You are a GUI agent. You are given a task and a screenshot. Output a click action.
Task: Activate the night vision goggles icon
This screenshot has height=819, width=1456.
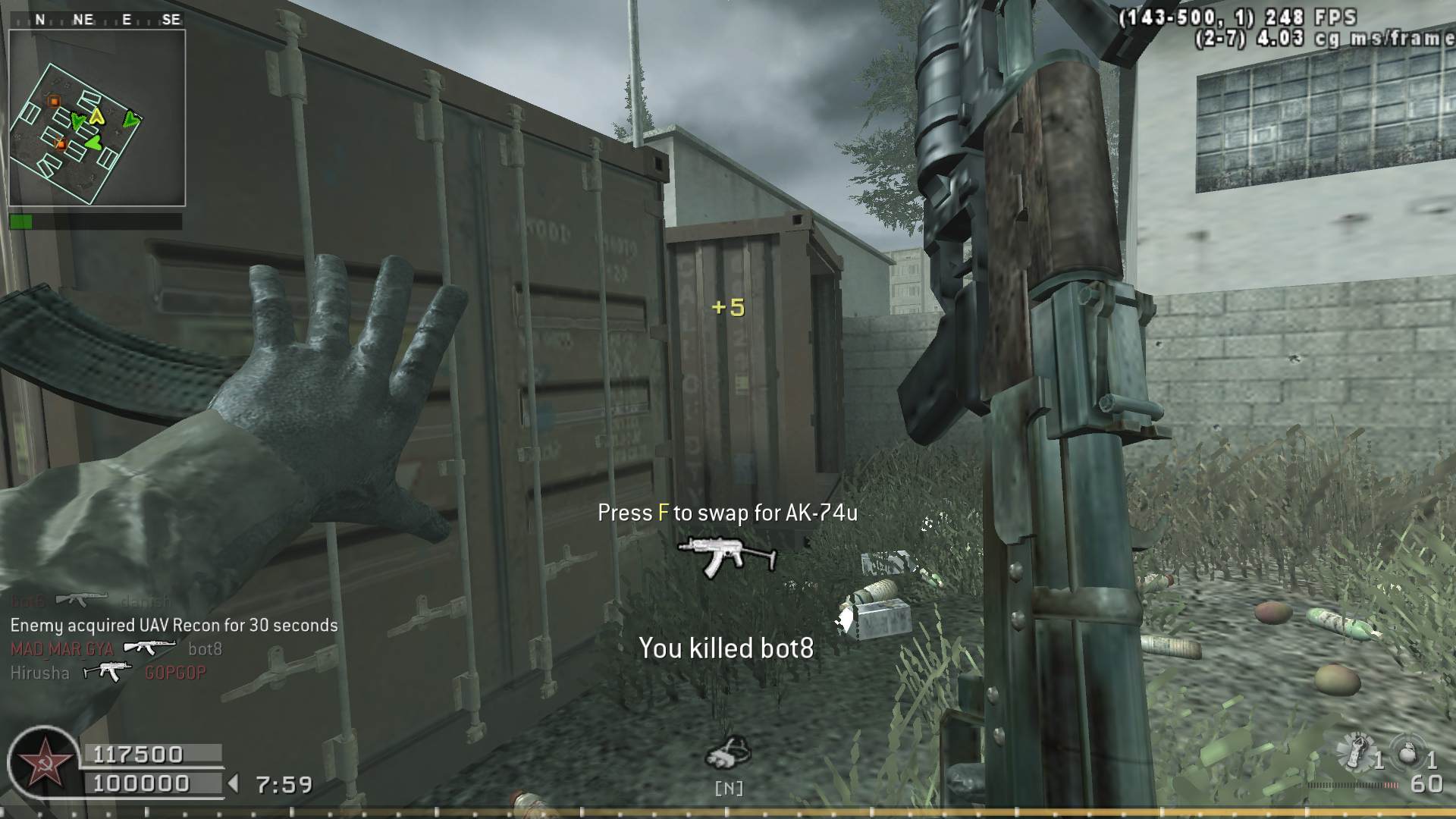(728, 753)
